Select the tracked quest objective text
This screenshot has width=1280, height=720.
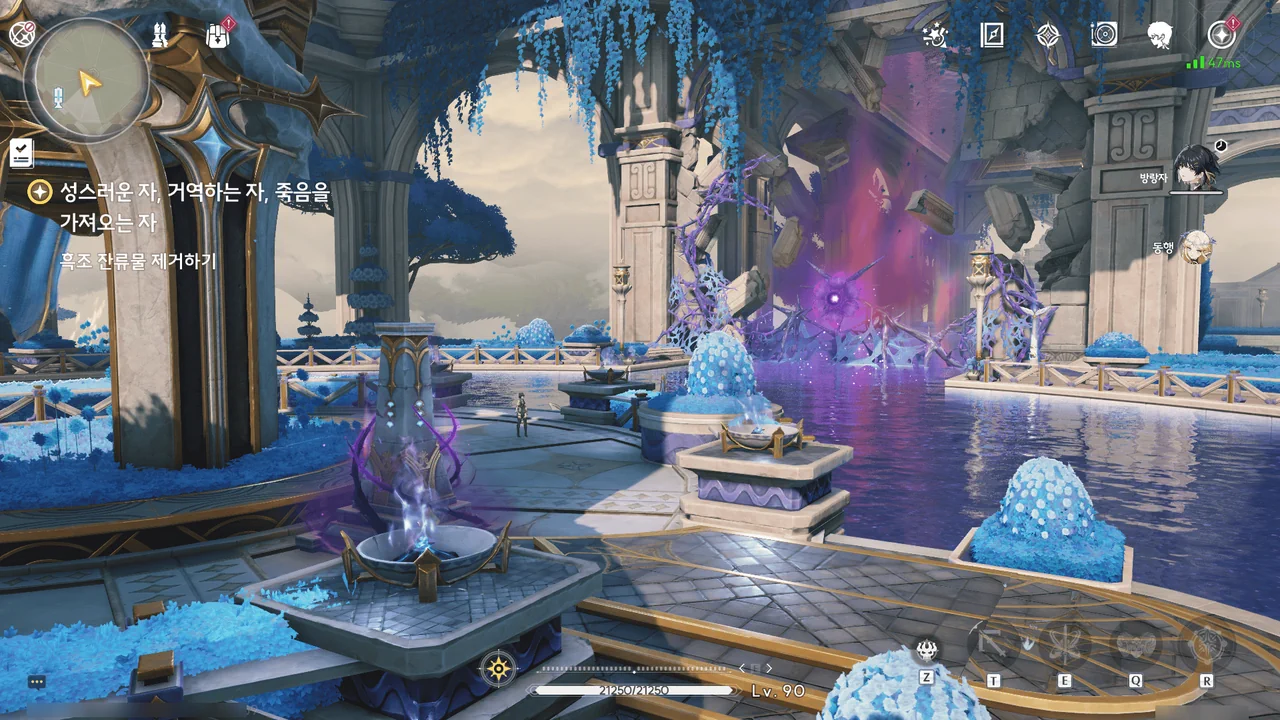pyautogui.click(x=137, y=262)
